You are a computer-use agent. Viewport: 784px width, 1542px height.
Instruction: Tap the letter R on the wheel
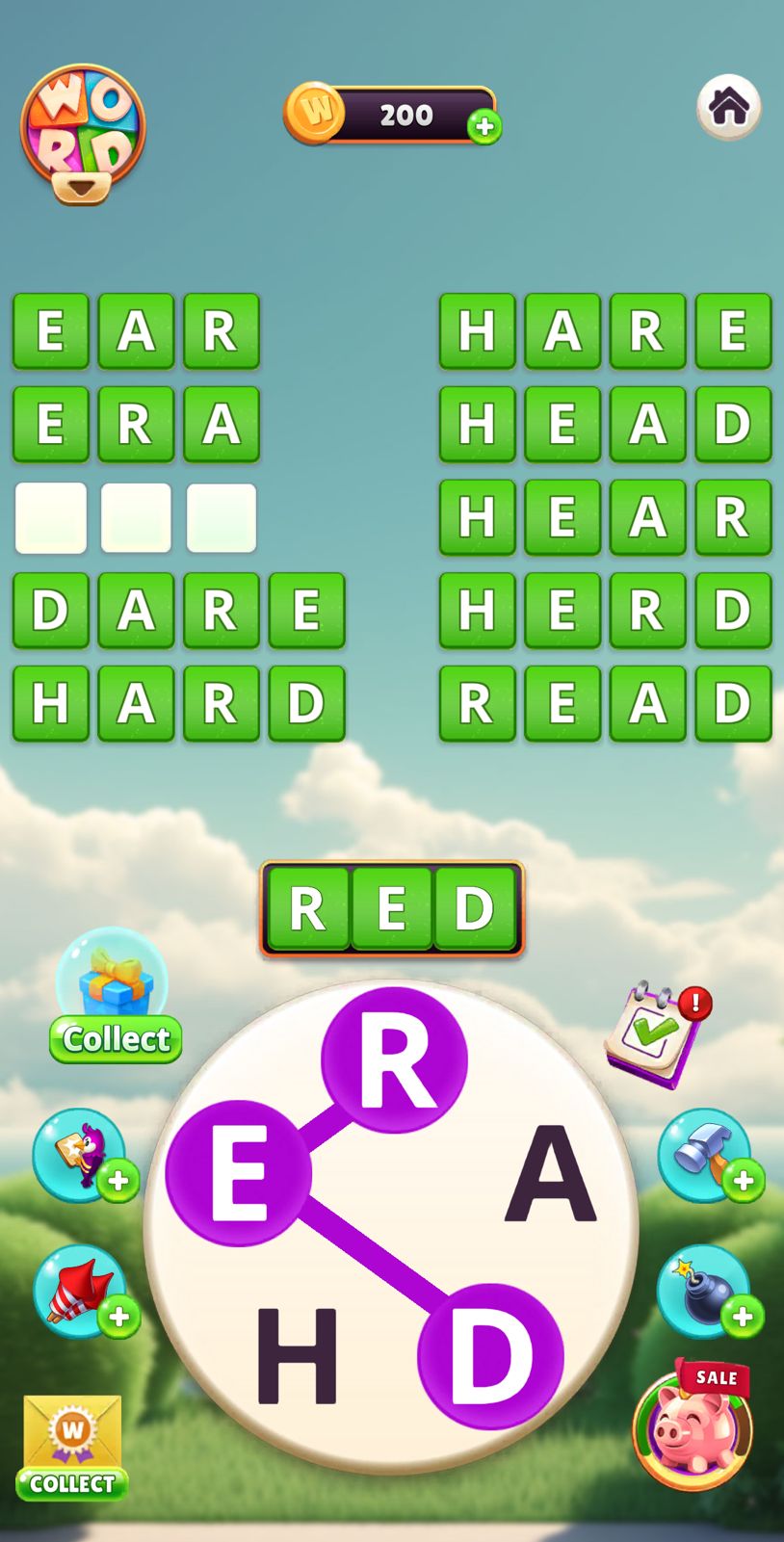point(393,1060)
